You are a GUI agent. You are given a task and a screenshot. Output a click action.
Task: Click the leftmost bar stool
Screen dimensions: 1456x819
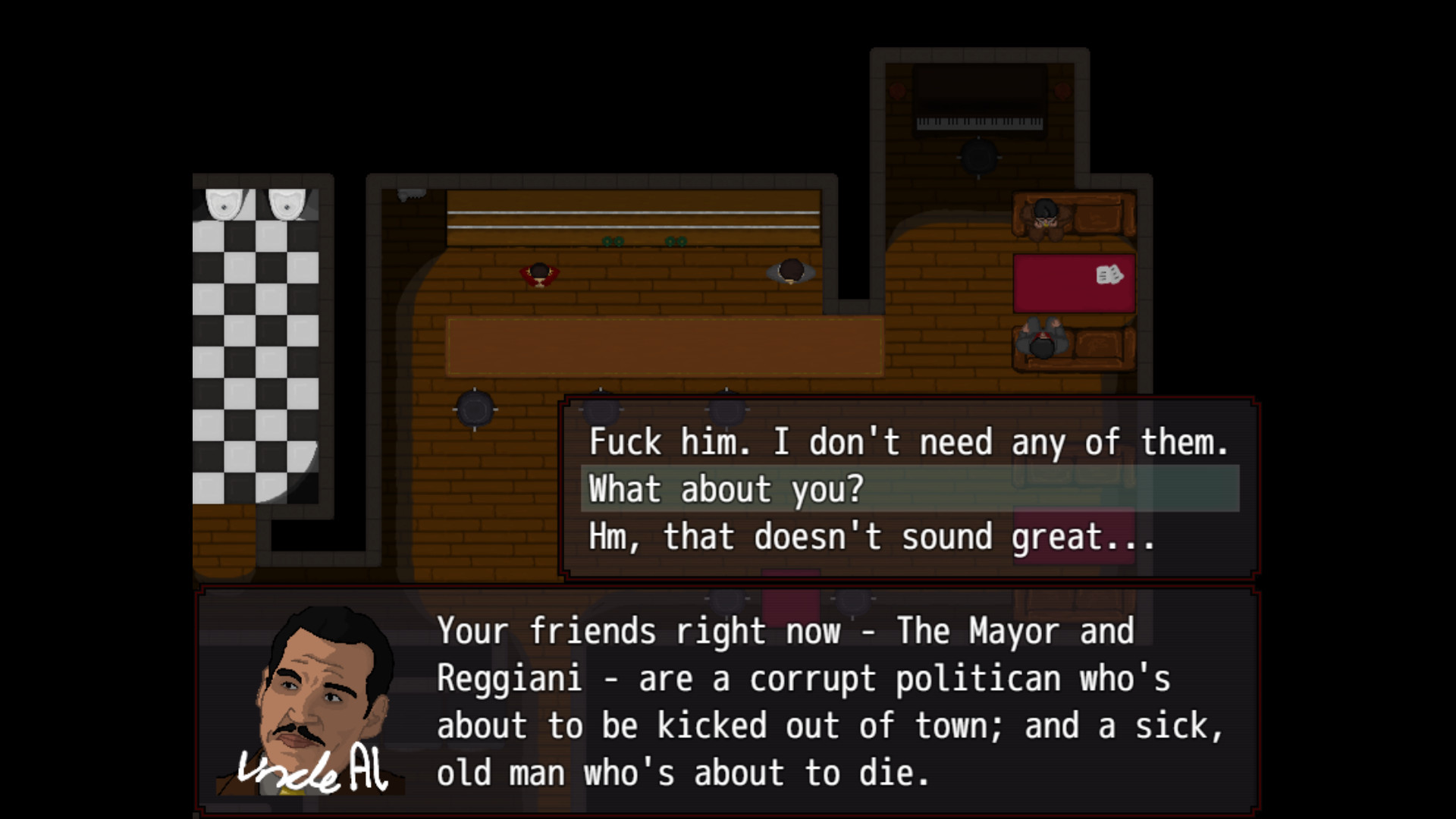[474, 408]
